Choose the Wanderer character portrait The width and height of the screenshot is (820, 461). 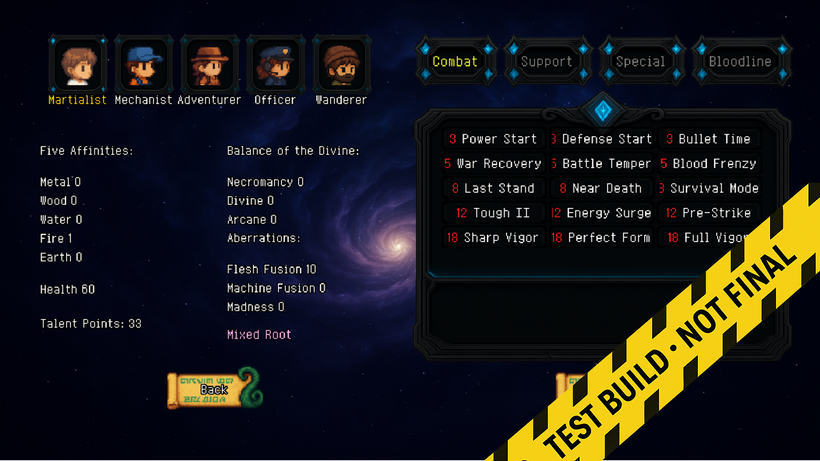(x=341, y=63)
